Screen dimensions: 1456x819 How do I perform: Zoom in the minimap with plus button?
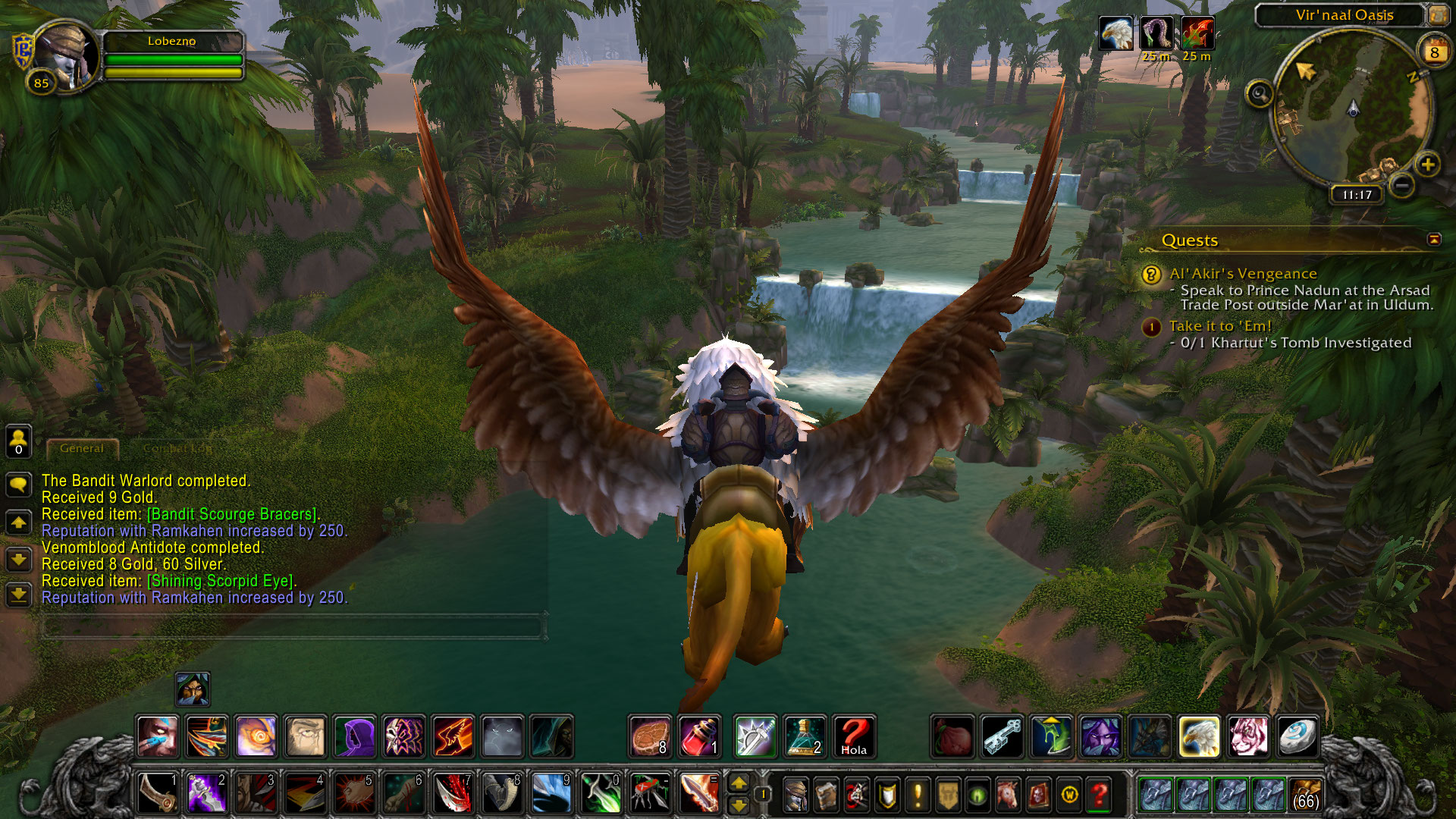coord(1428,165)
